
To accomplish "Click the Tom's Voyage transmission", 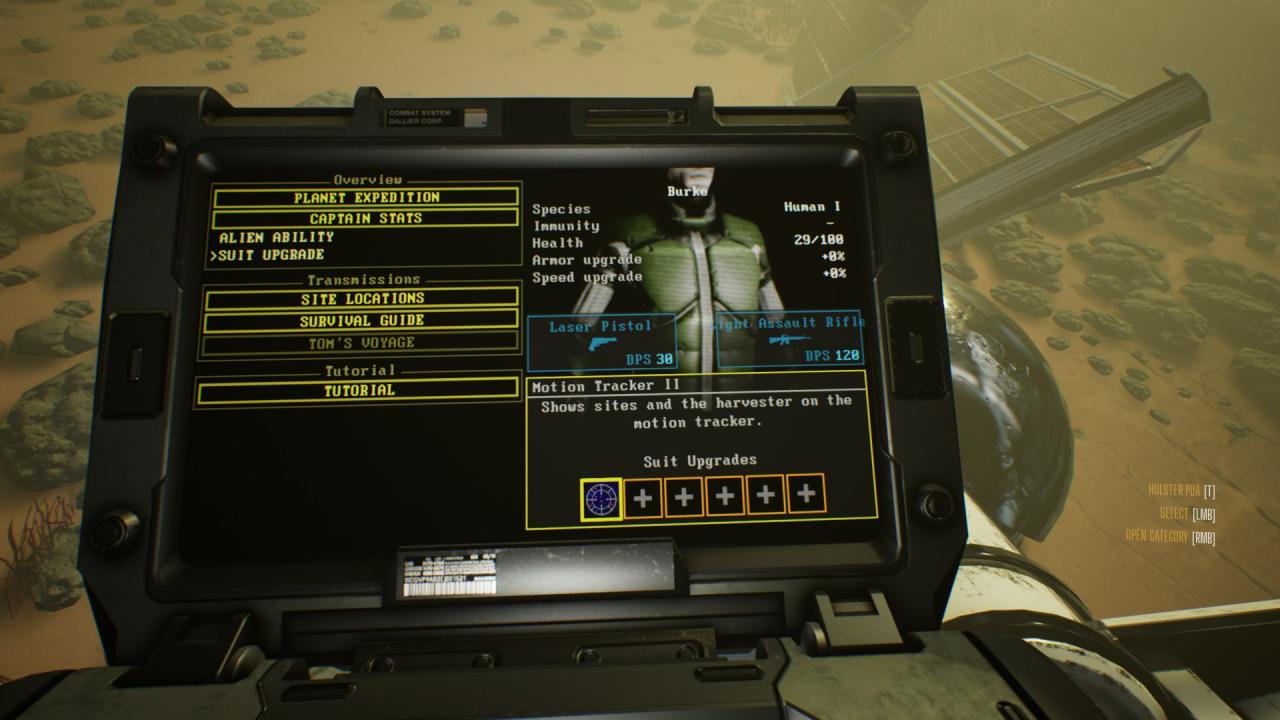I will (x=362, y=343).
